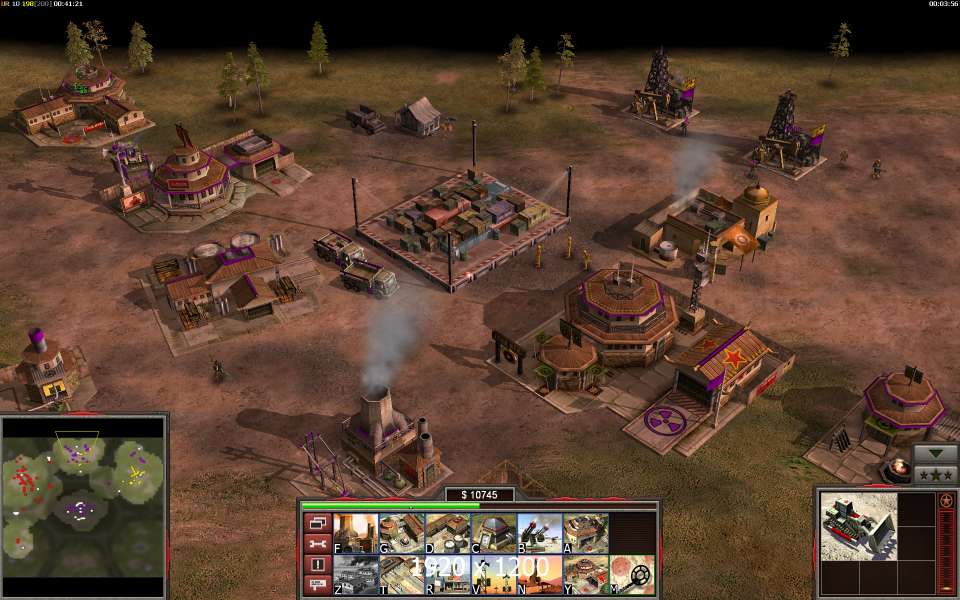Select the dozer unit portrait

click(x=855, y=528)
